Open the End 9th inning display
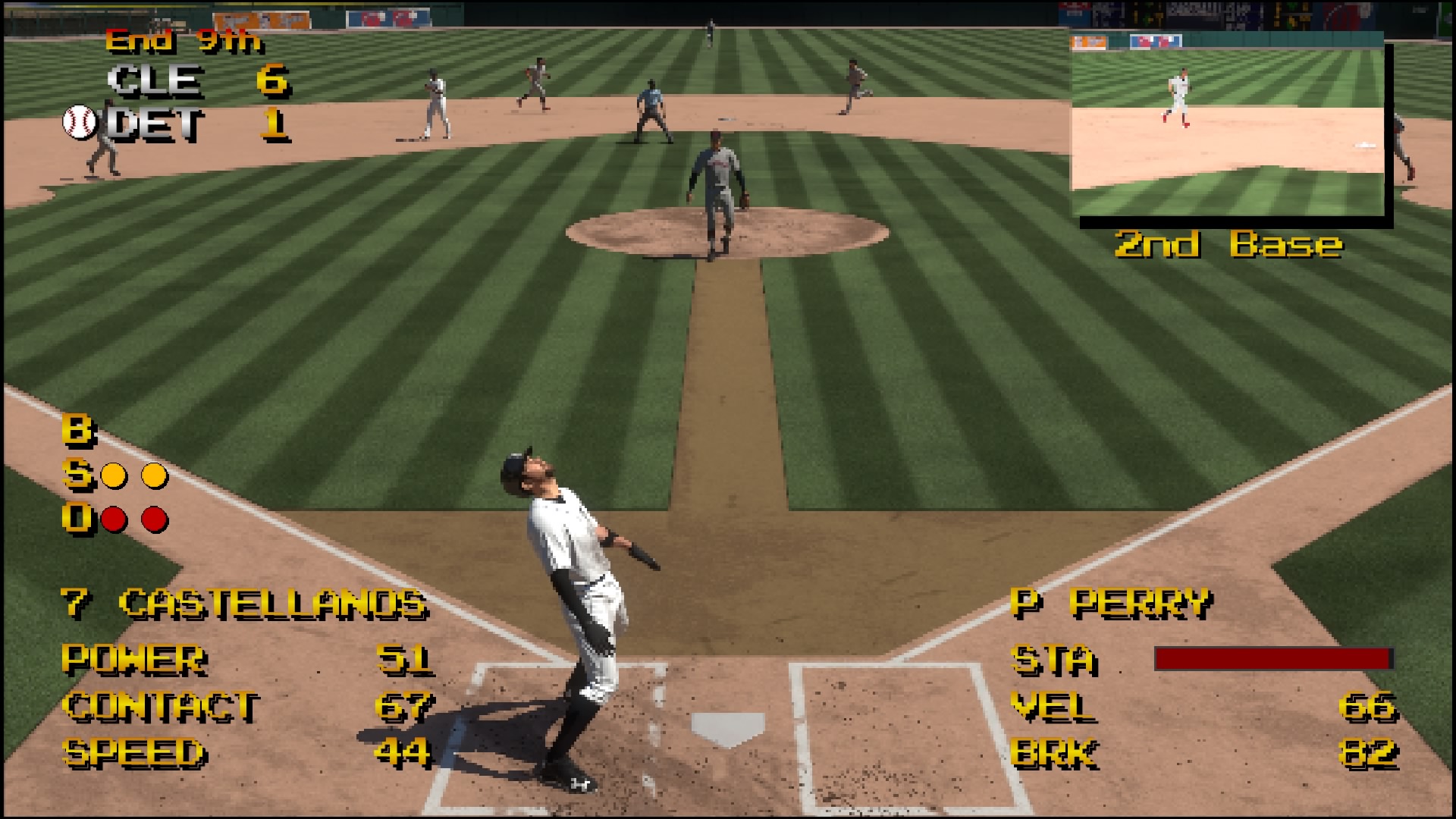 coord(186,43)
